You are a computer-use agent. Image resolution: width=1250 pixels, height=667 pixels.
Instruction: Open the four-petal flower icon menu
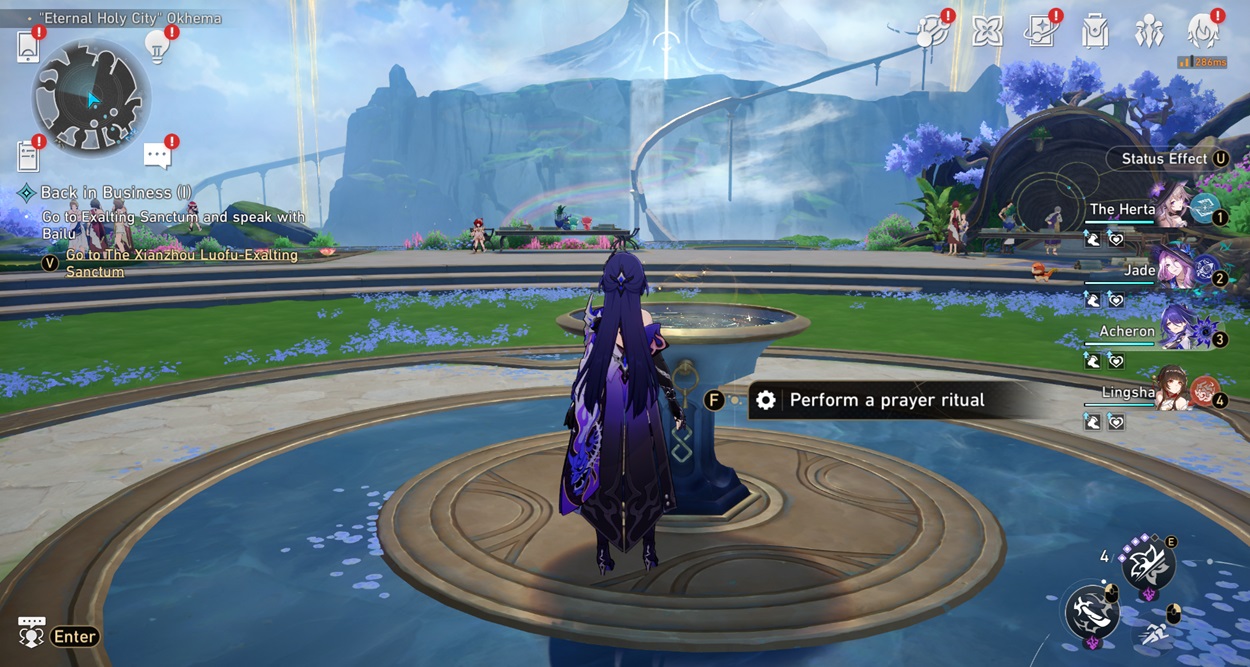point(987,31)
